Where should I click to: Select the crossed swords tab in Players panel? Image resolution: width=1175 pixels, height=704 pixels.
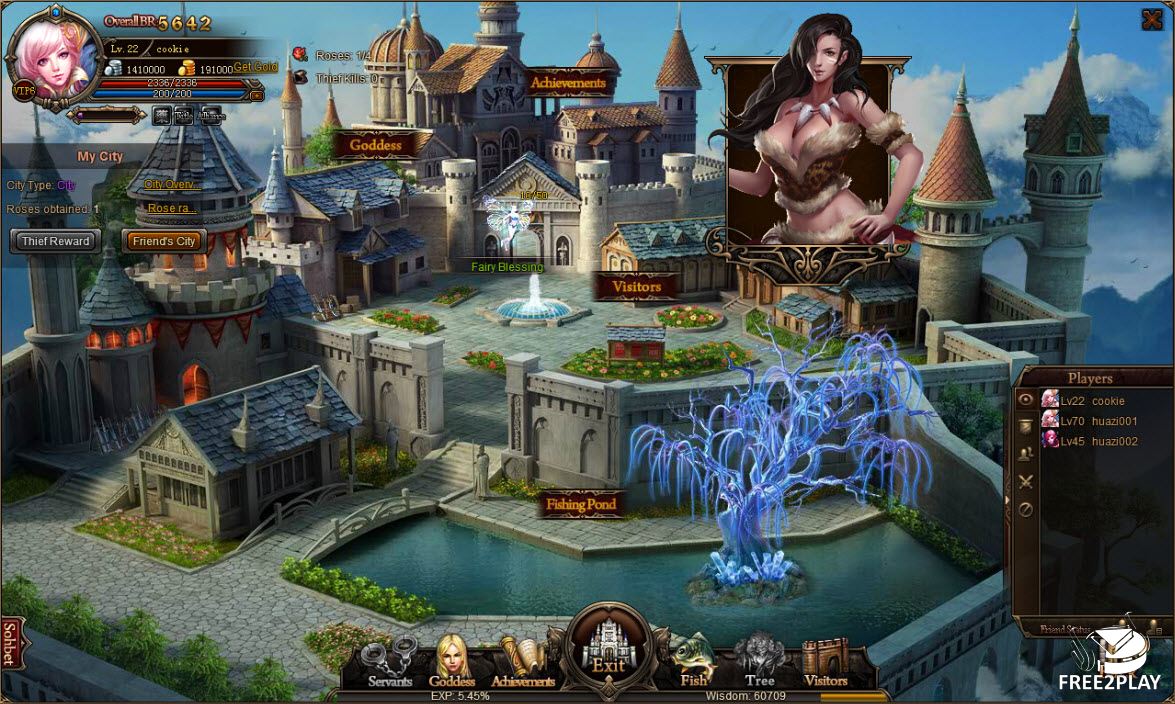pos(1025,482)
